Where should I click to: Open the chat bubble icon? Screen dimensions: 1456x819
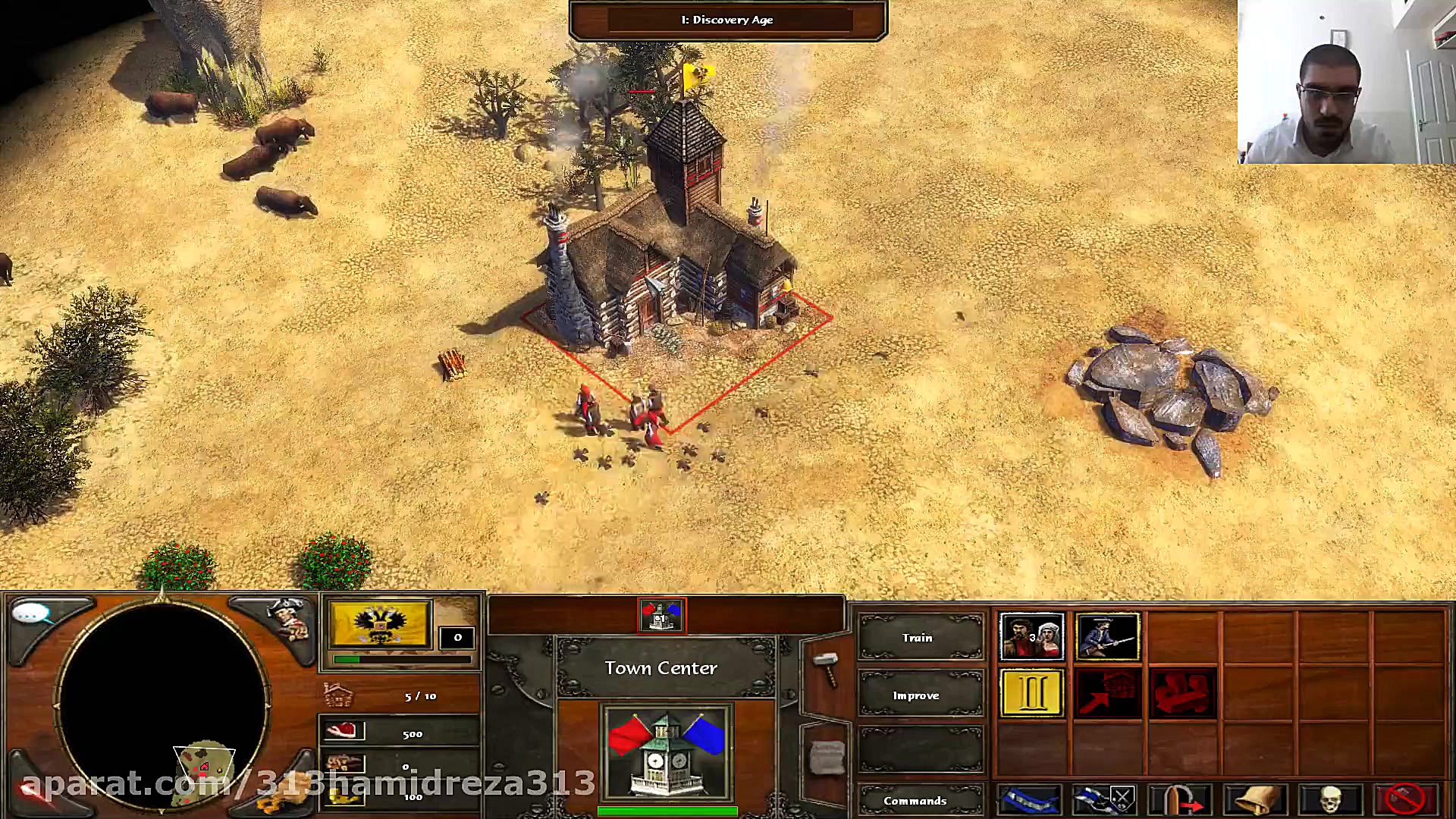[x=32, y=613]
